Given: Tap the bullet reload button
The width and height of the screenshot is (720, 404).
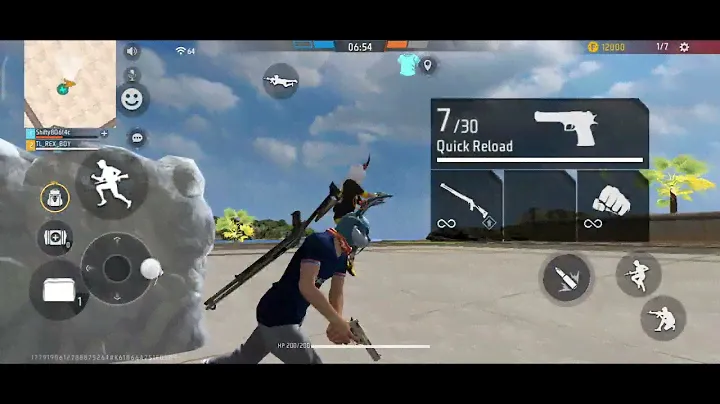Looking at the screenshot, I should [x=566, y=279].
